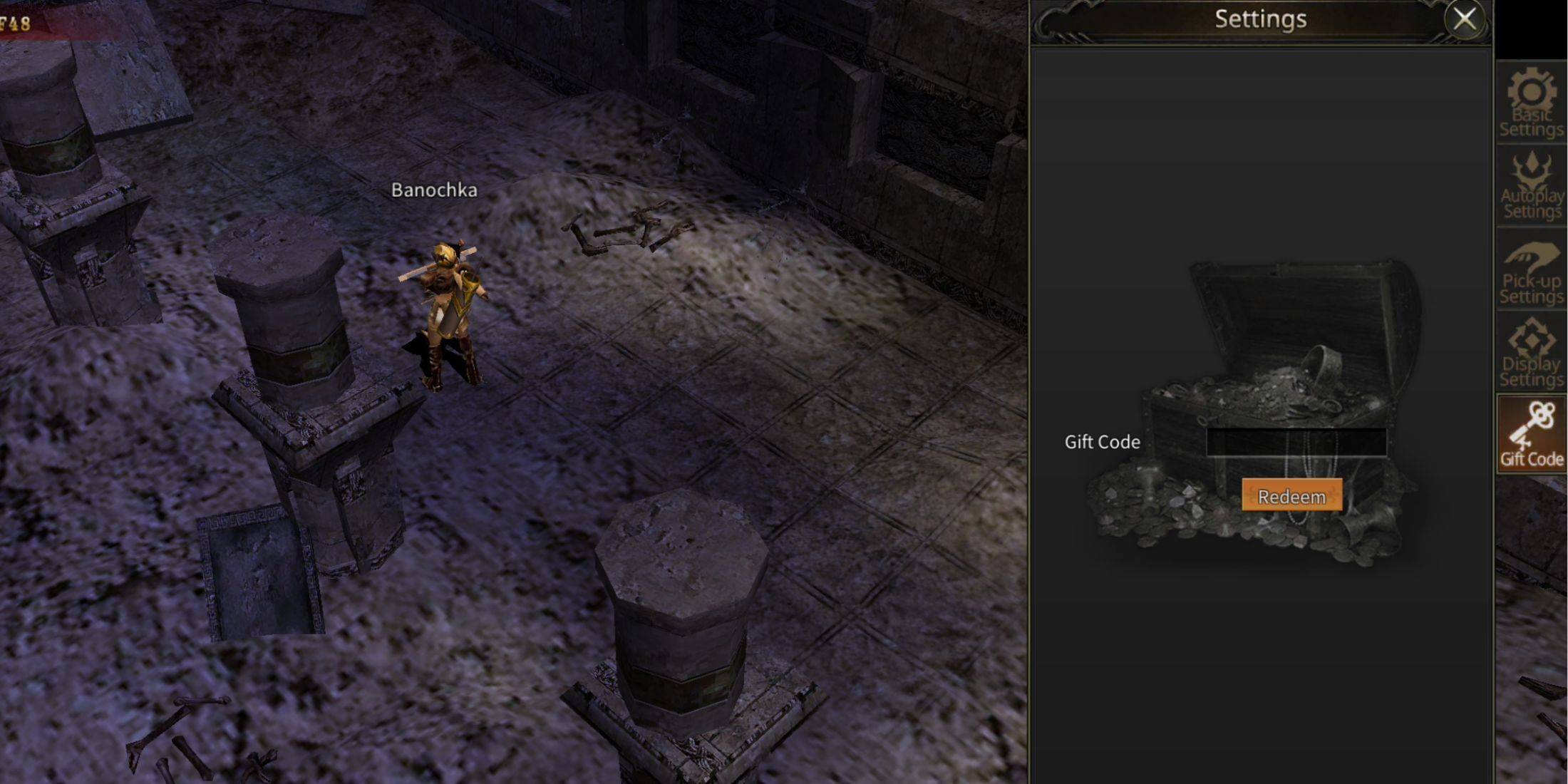Click the Settings title bar
The image size is (1568, 784).
(x=1262, y=19)
